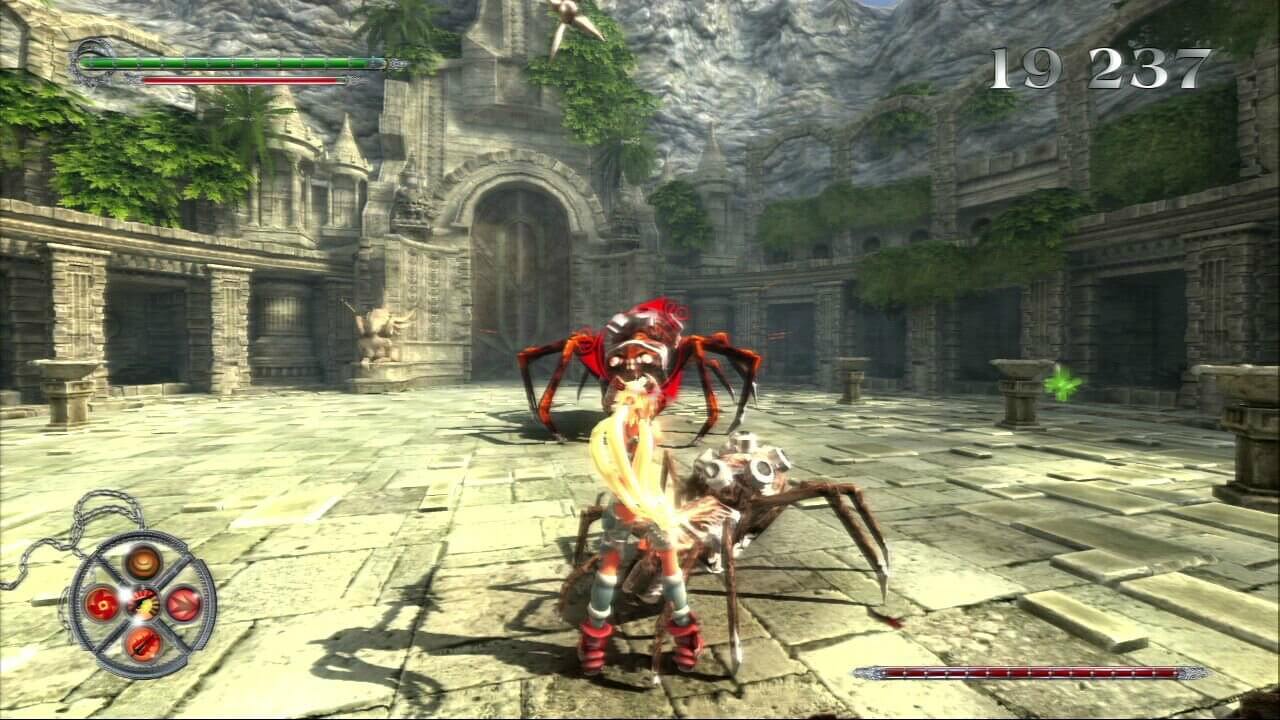Image resolution: width=1280 pixels, height=720 pixels.
Task: Choose the red pinwheel blade icon
Action: coord(102,603)
